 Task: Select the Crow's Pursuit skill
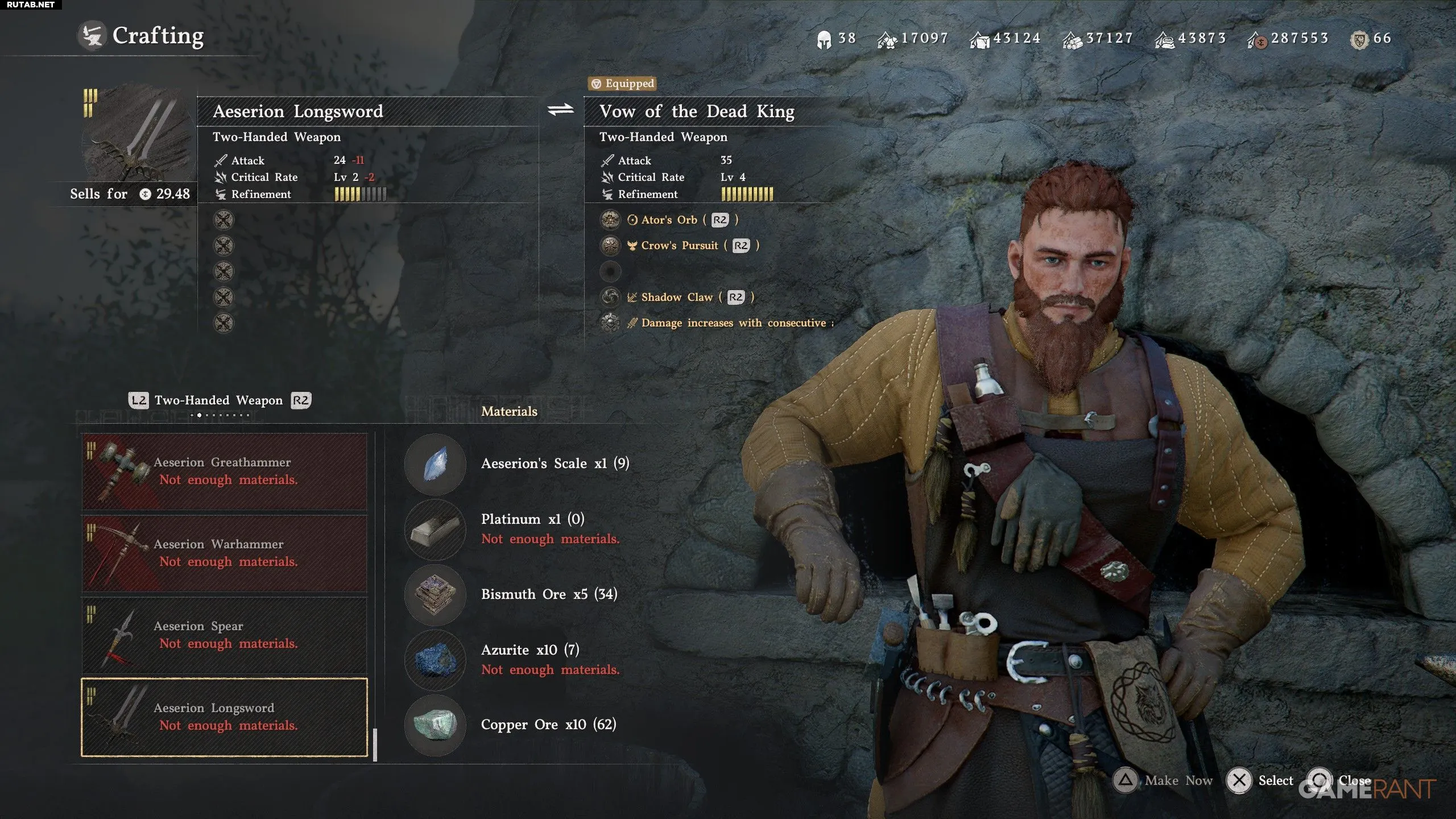coord(679,246)
